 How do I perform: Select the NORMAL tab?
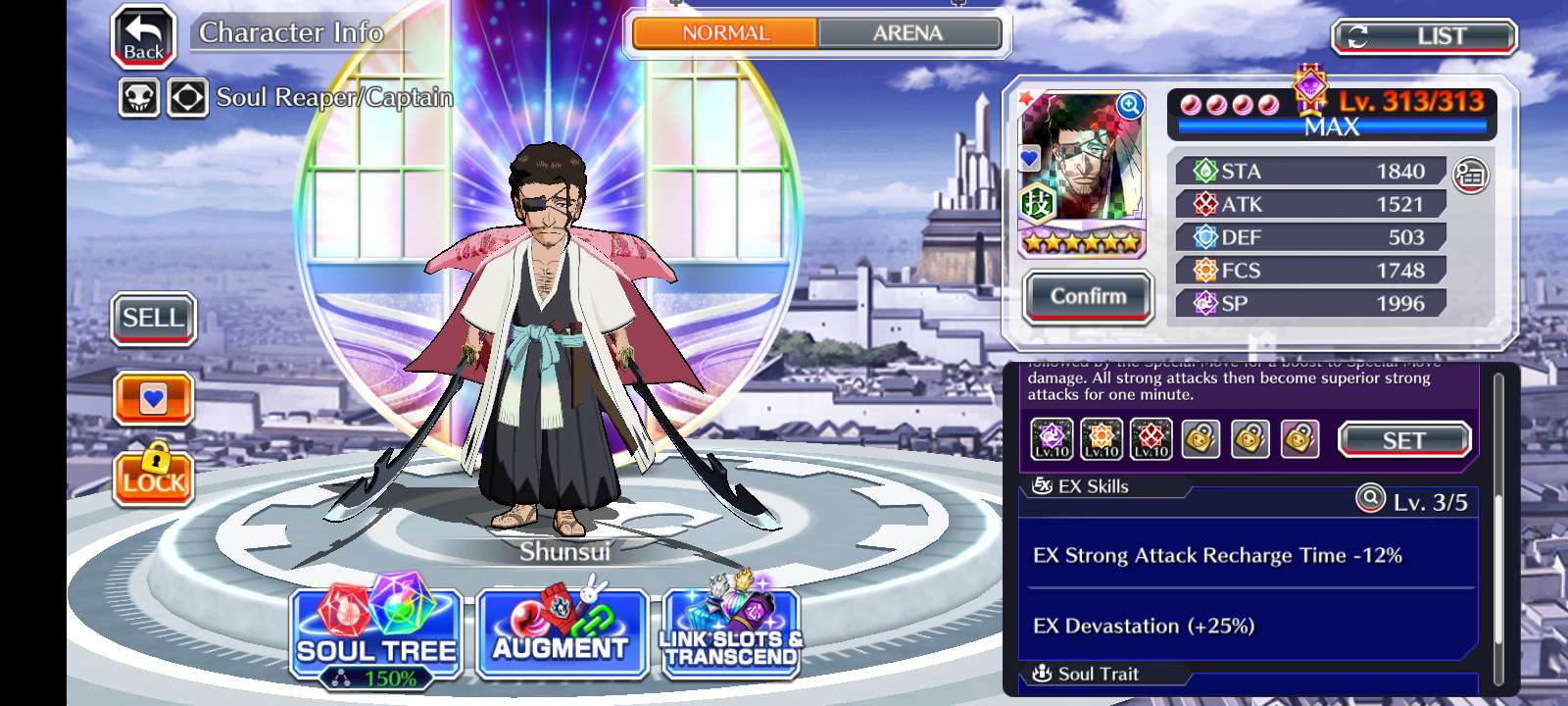pyautogui.click(x=725, y=33)
